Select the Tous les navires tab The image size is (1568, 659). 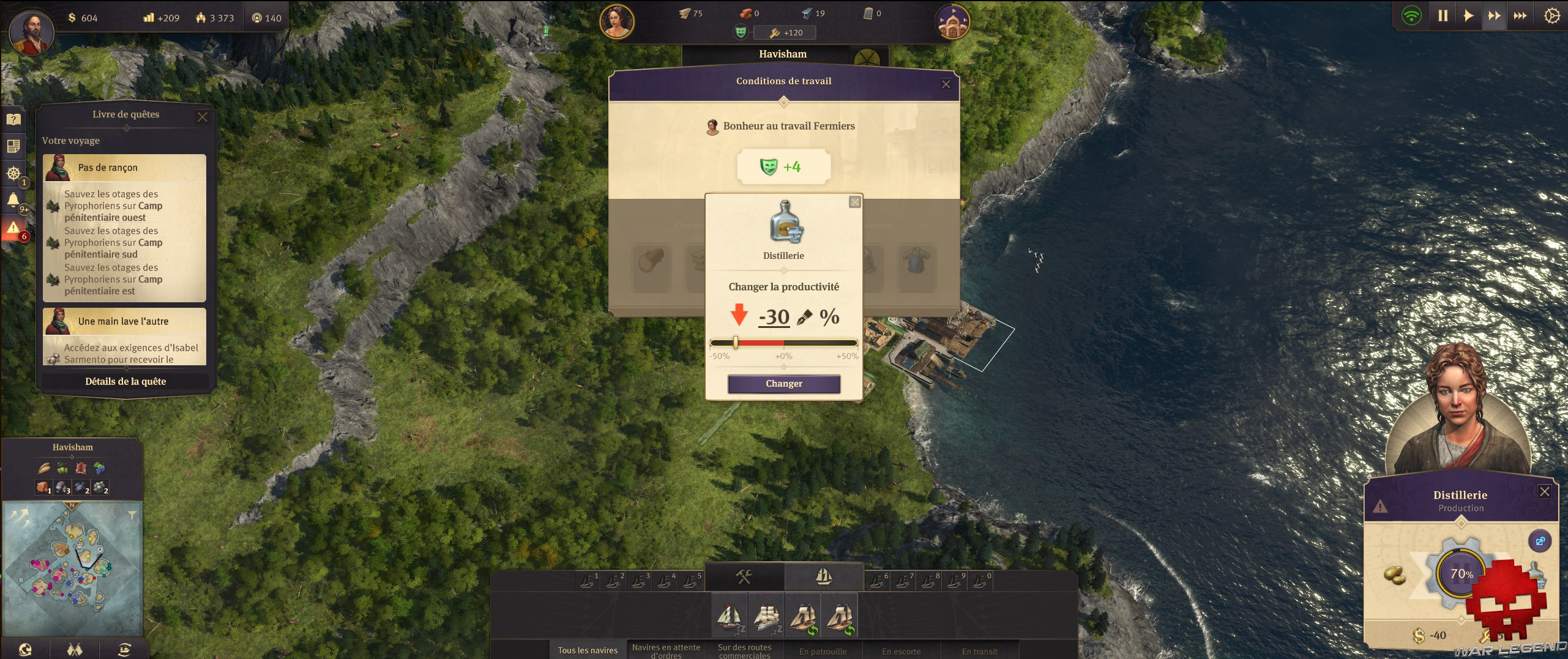pyautogui.click(x=587, y=650)
